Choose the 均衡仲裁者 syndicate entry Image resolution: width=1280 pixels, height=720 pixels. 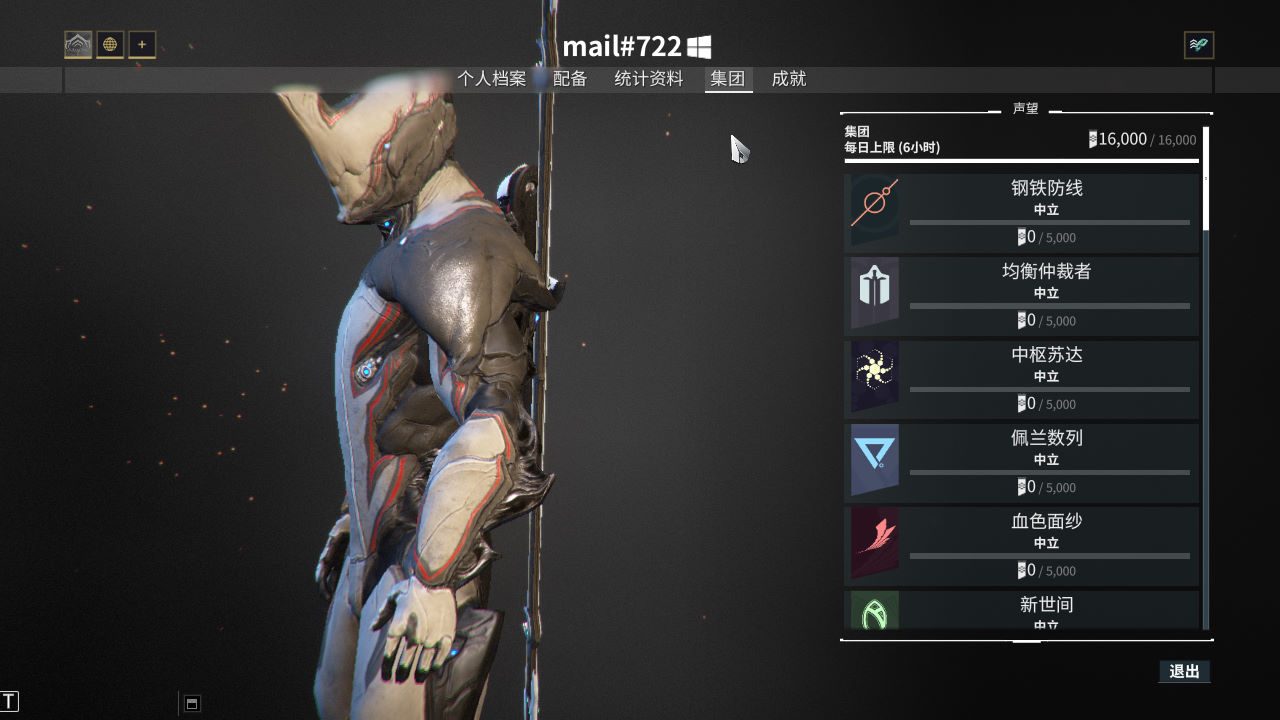(1022, 295)
